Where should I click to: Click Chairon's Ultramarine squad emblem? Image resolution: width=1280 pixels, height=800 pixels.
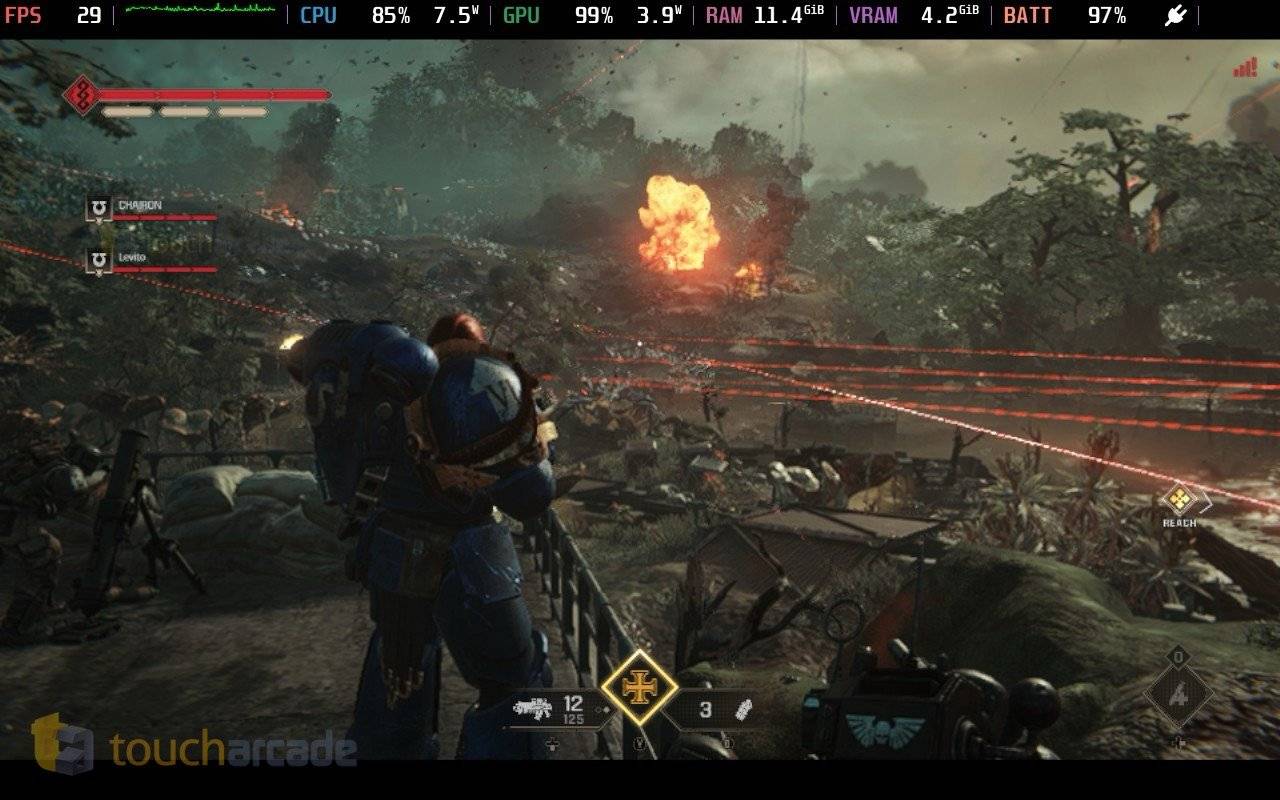pos(98,208)
